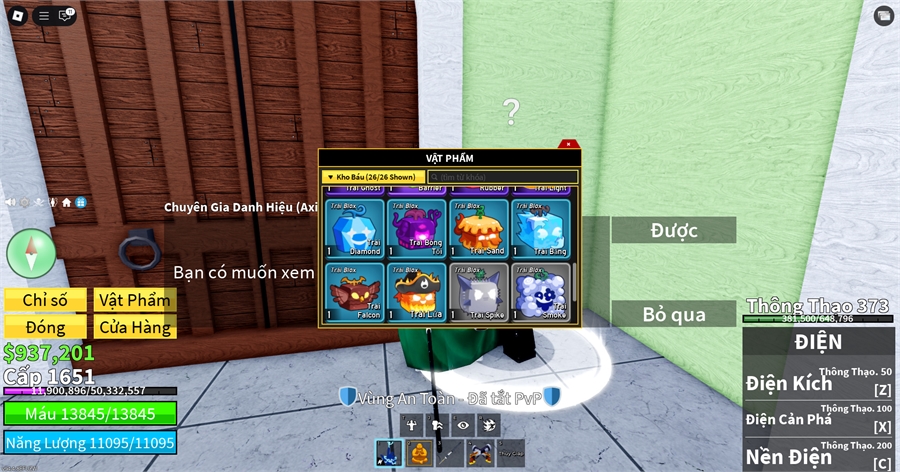The image size is (900, 472).
Task: Select the Trái Sand fruit slot
Action: pos(479,228)
